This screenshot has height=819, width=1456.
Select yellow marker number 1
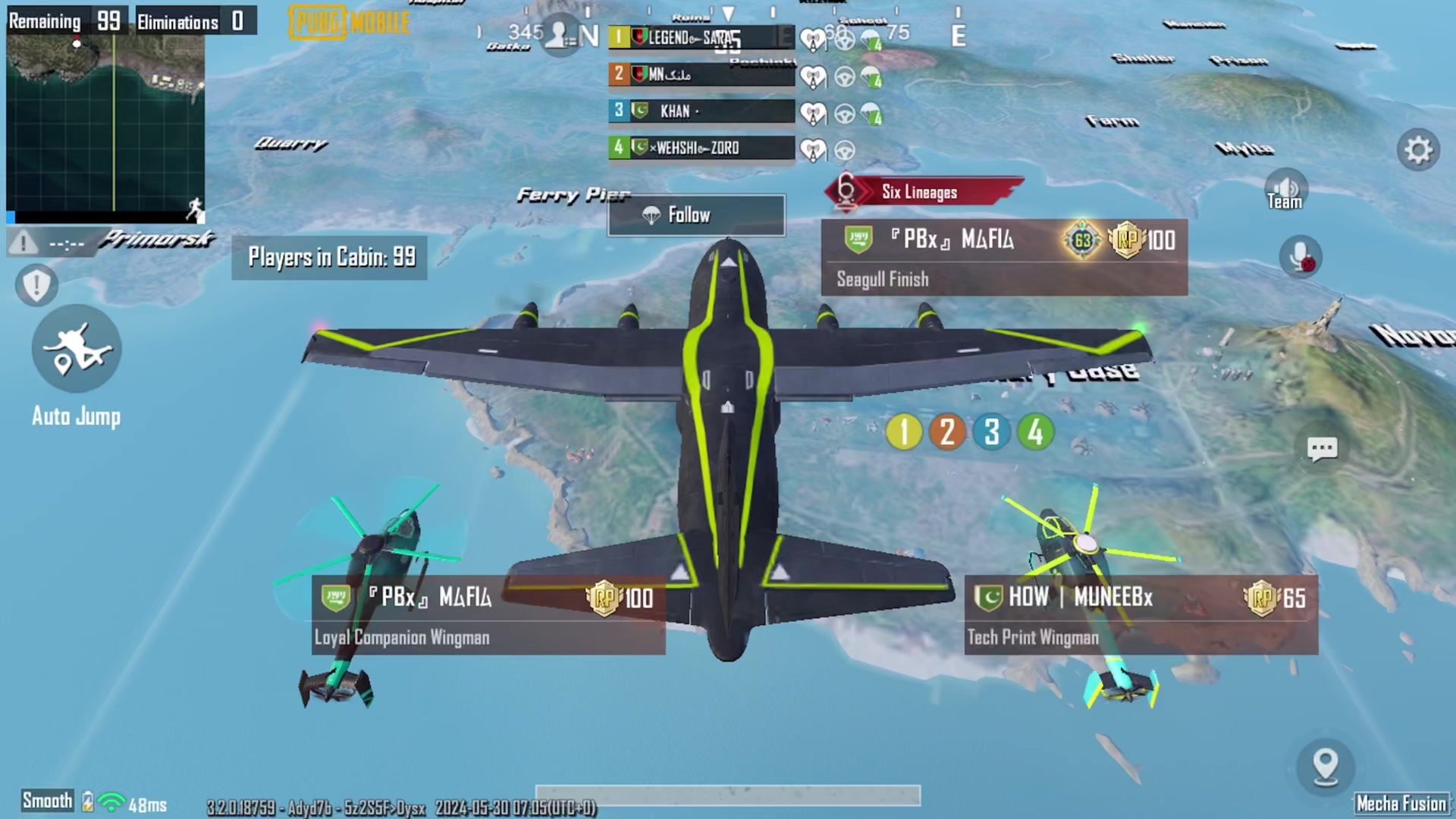pyautogui.click(x=903, y=432)
